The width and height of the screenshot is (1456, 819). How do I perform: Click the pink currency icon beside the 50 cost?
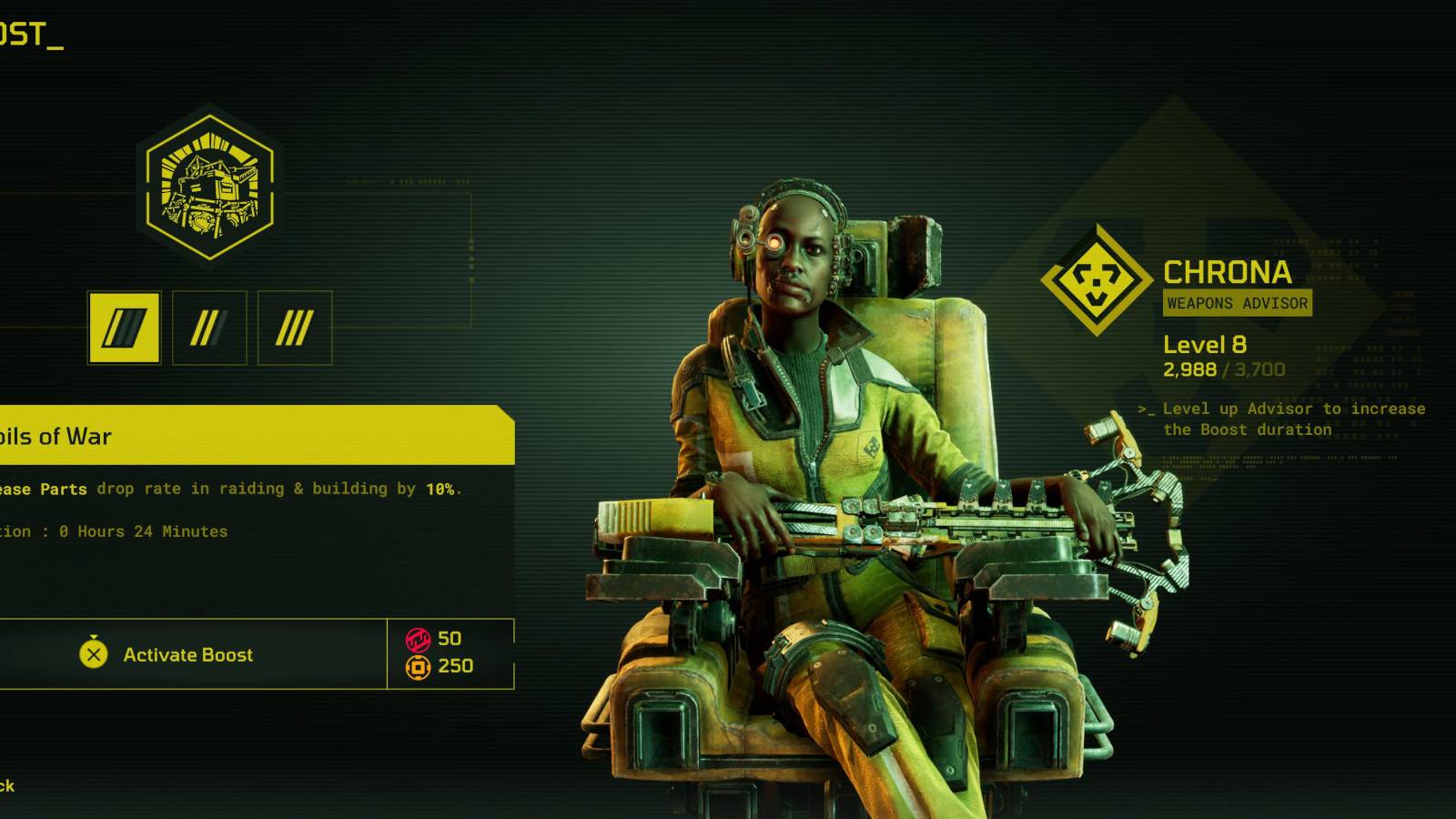[x=417, y=640]
